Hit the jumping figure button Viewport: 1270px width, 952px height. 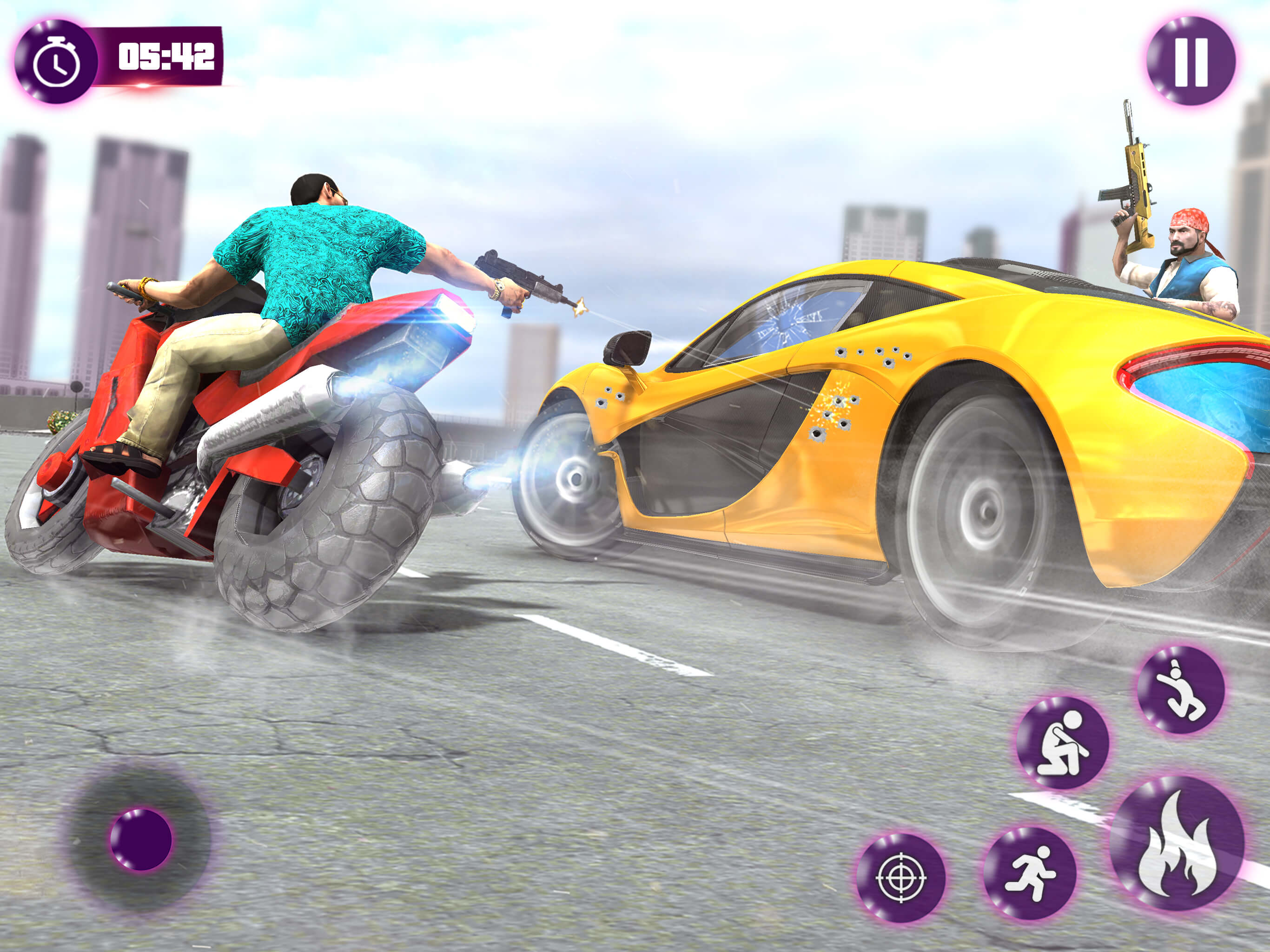pyautogui.click(x=1180, y=690)
